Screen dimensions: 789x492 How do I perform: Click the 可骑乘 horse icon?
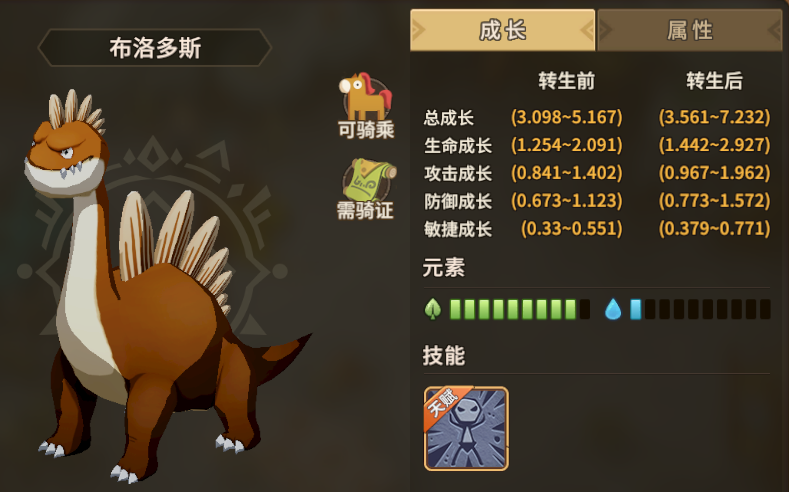click(366, 95)
